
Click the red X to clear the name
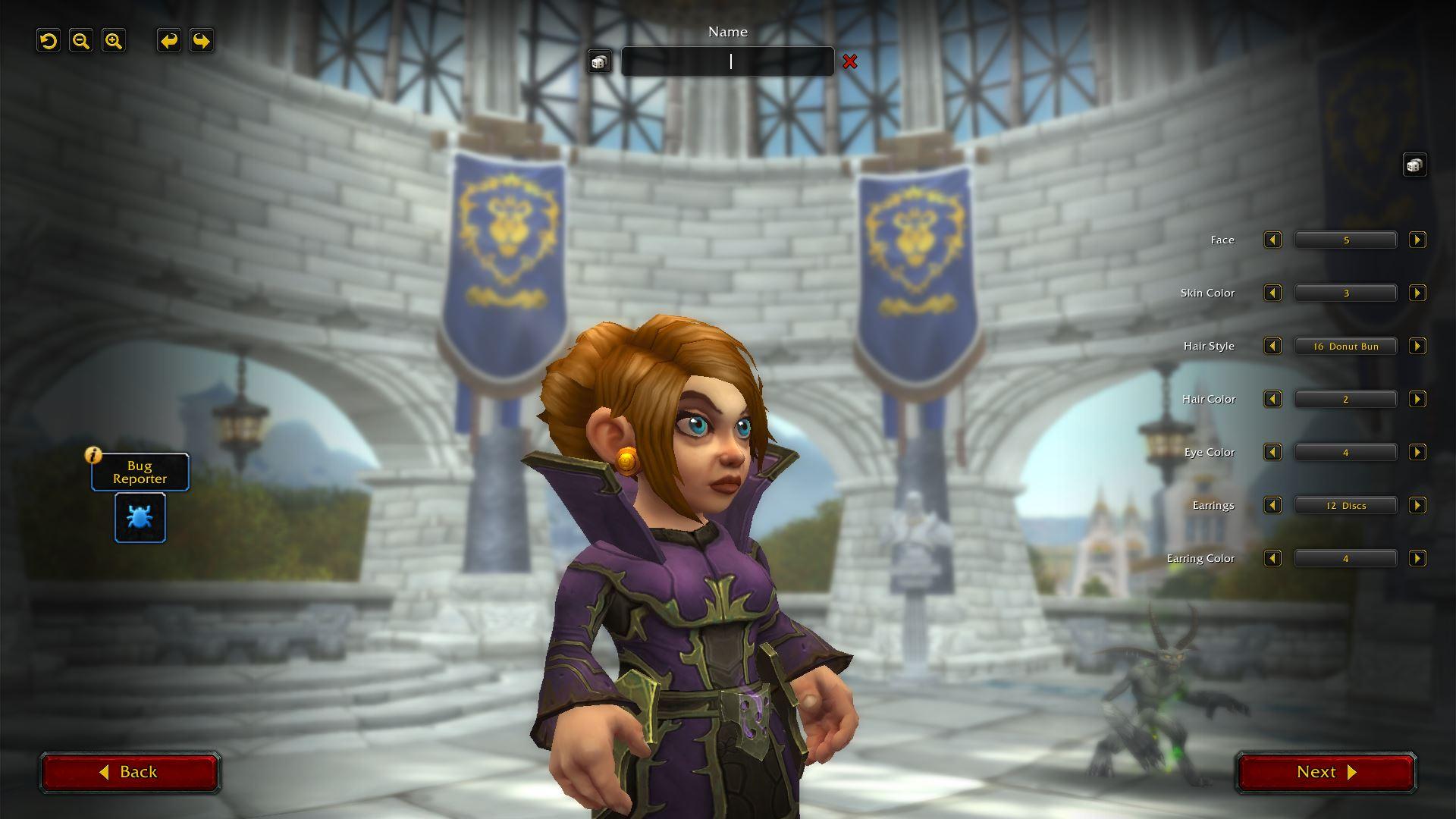point(850,62)
